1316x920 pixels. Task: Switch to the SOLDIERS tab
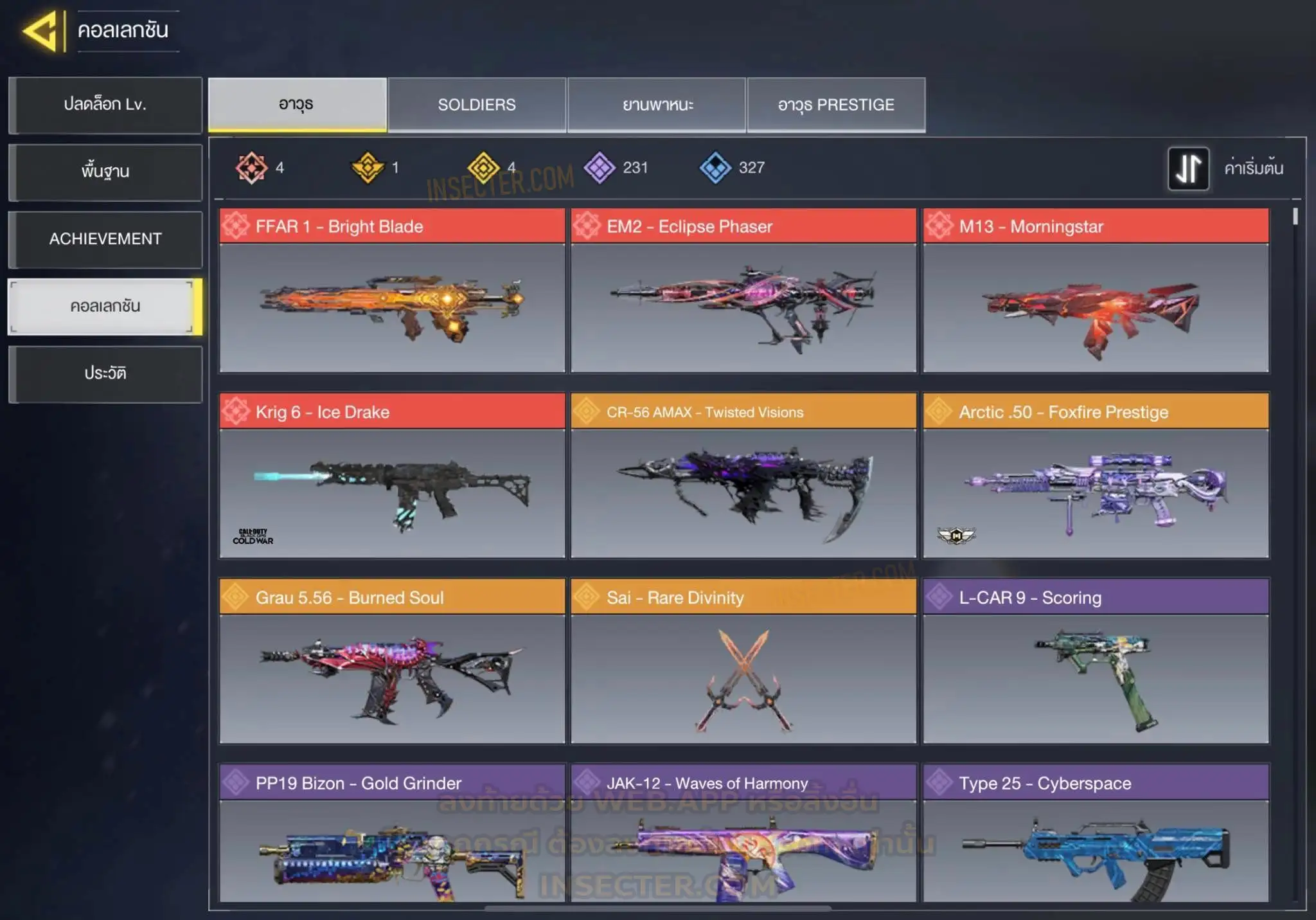(477, 105)
